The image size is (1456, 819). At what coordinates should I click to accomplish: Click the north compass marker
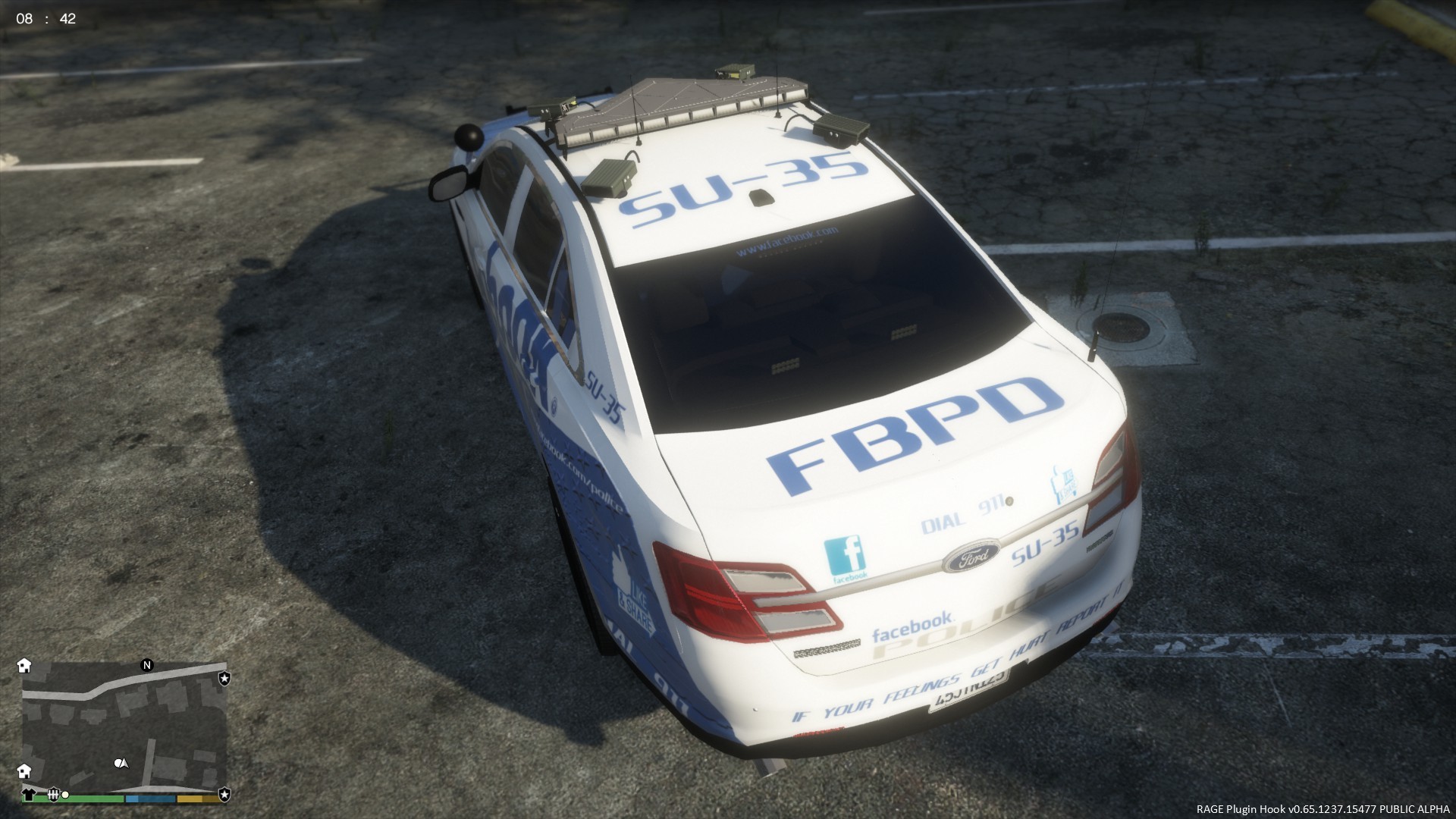[x=147, y=665]
